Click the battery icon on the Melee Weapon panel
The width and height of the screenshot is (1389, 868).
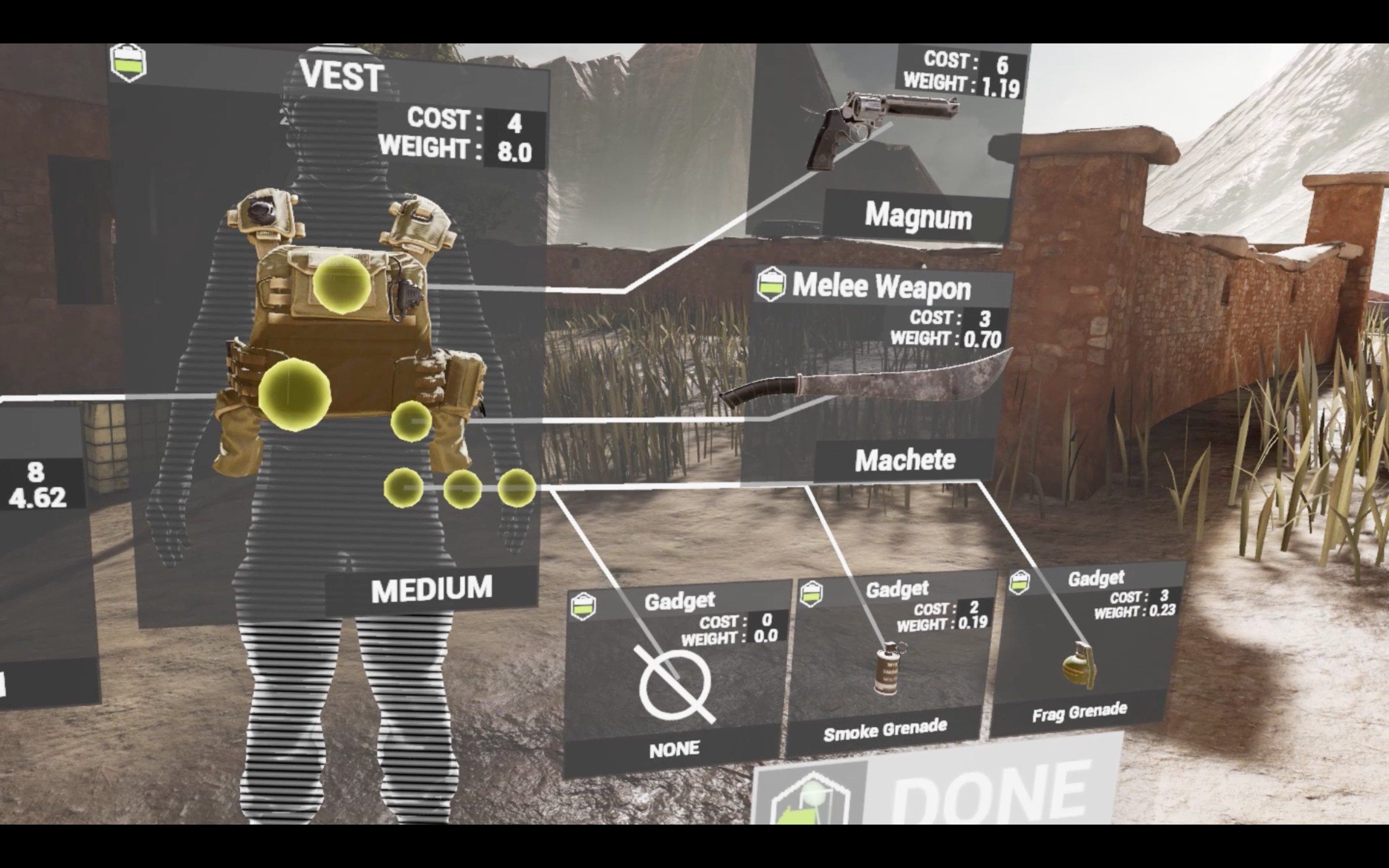click(772, 285)
